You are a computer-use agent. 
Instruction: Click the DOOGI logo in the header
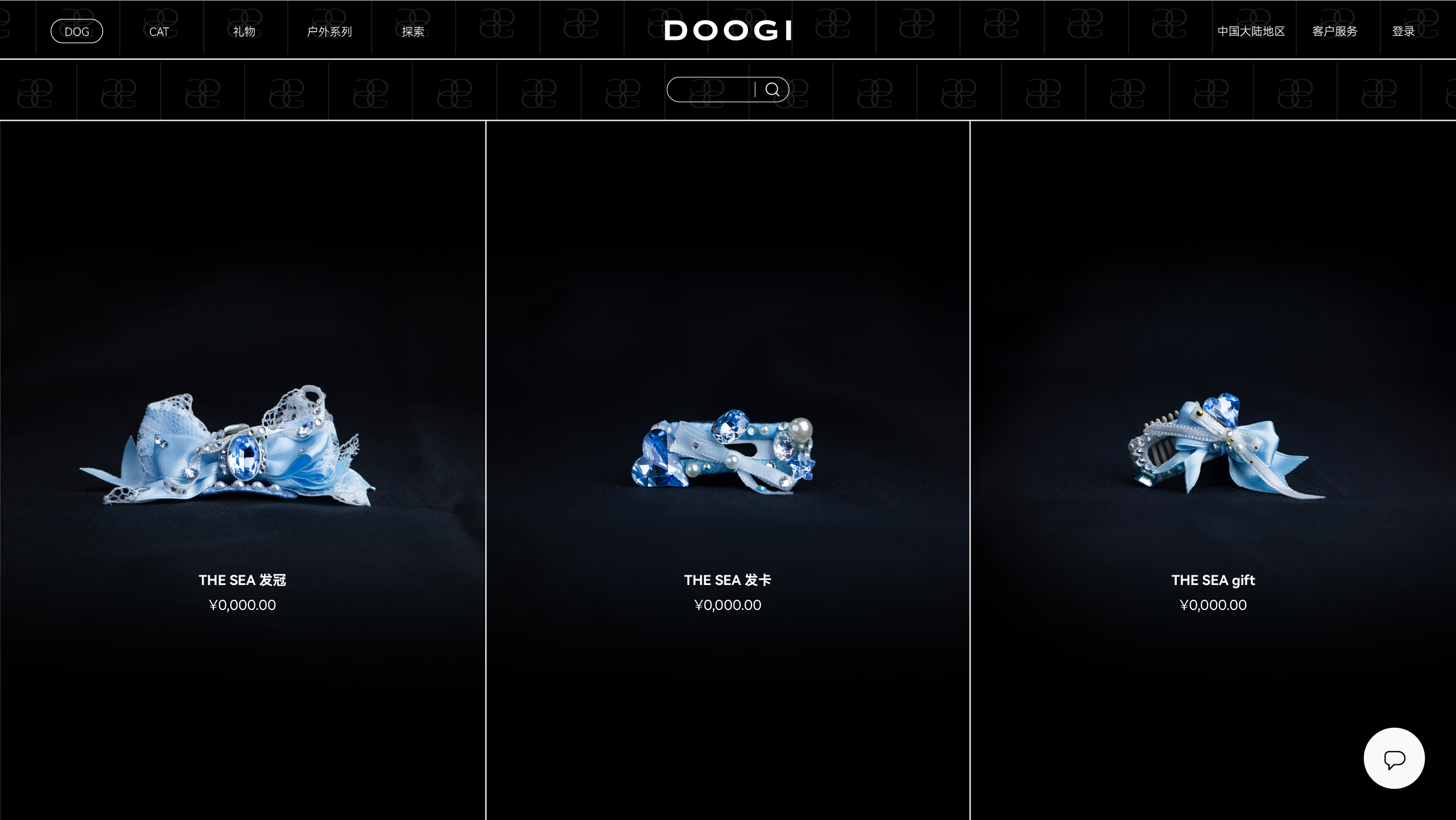(729, 31)
